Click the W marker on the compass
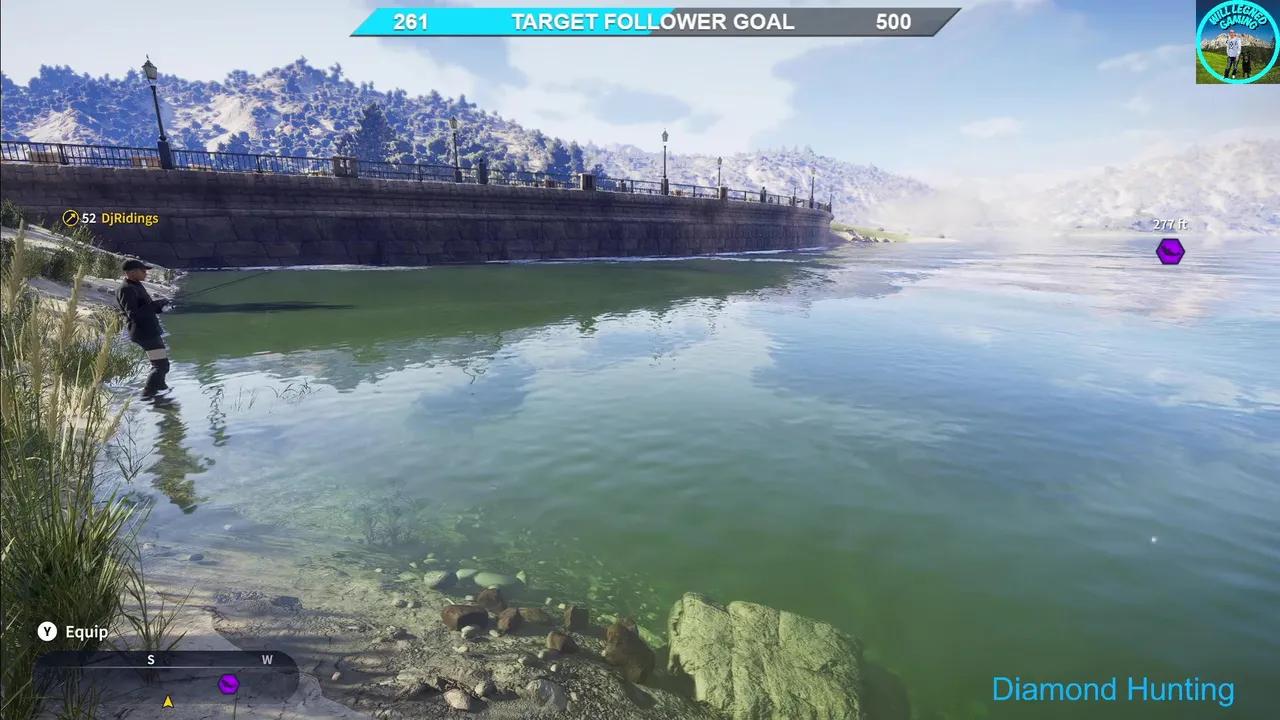Viewport: 1280px width, 720px height. coord(266,660)
